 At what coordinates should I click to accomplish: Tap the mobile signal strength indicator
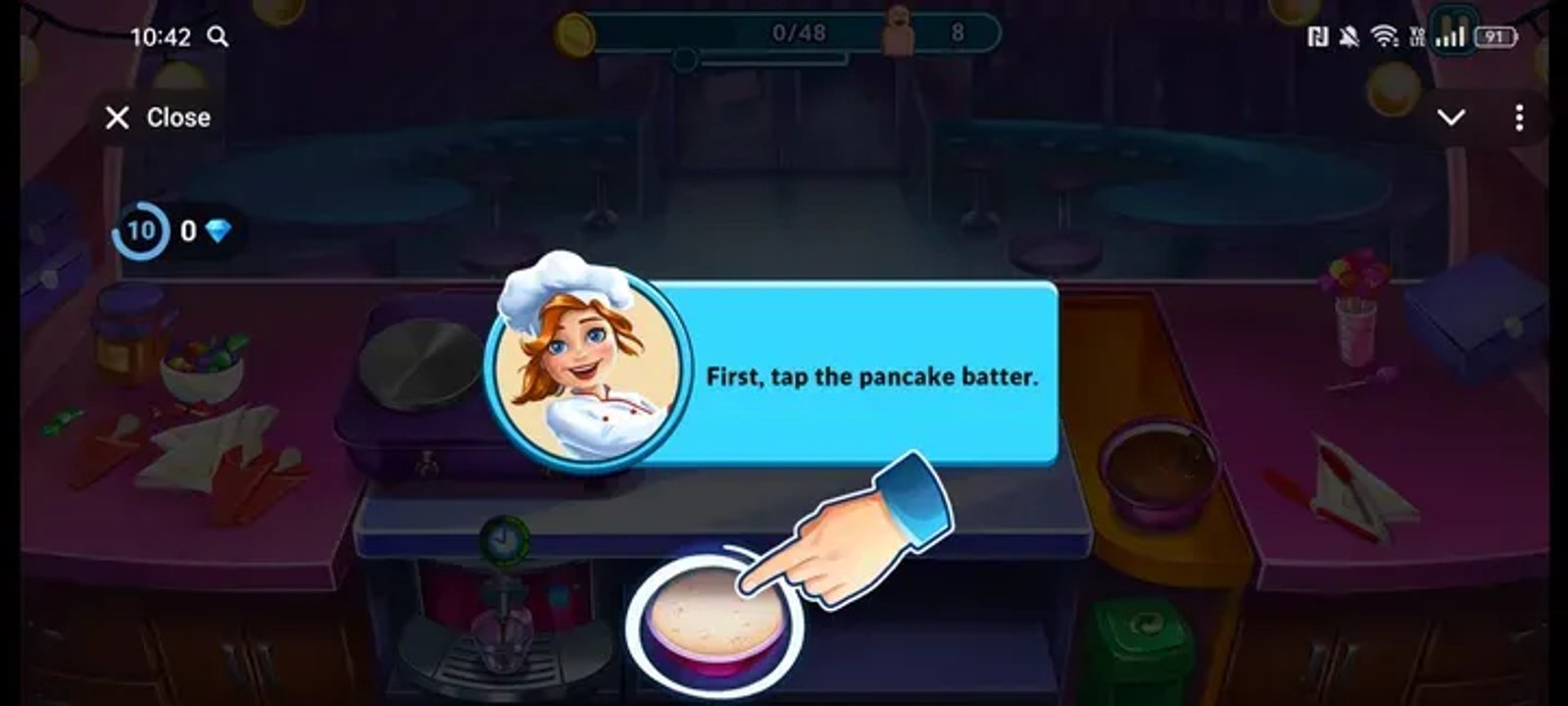1447,34
